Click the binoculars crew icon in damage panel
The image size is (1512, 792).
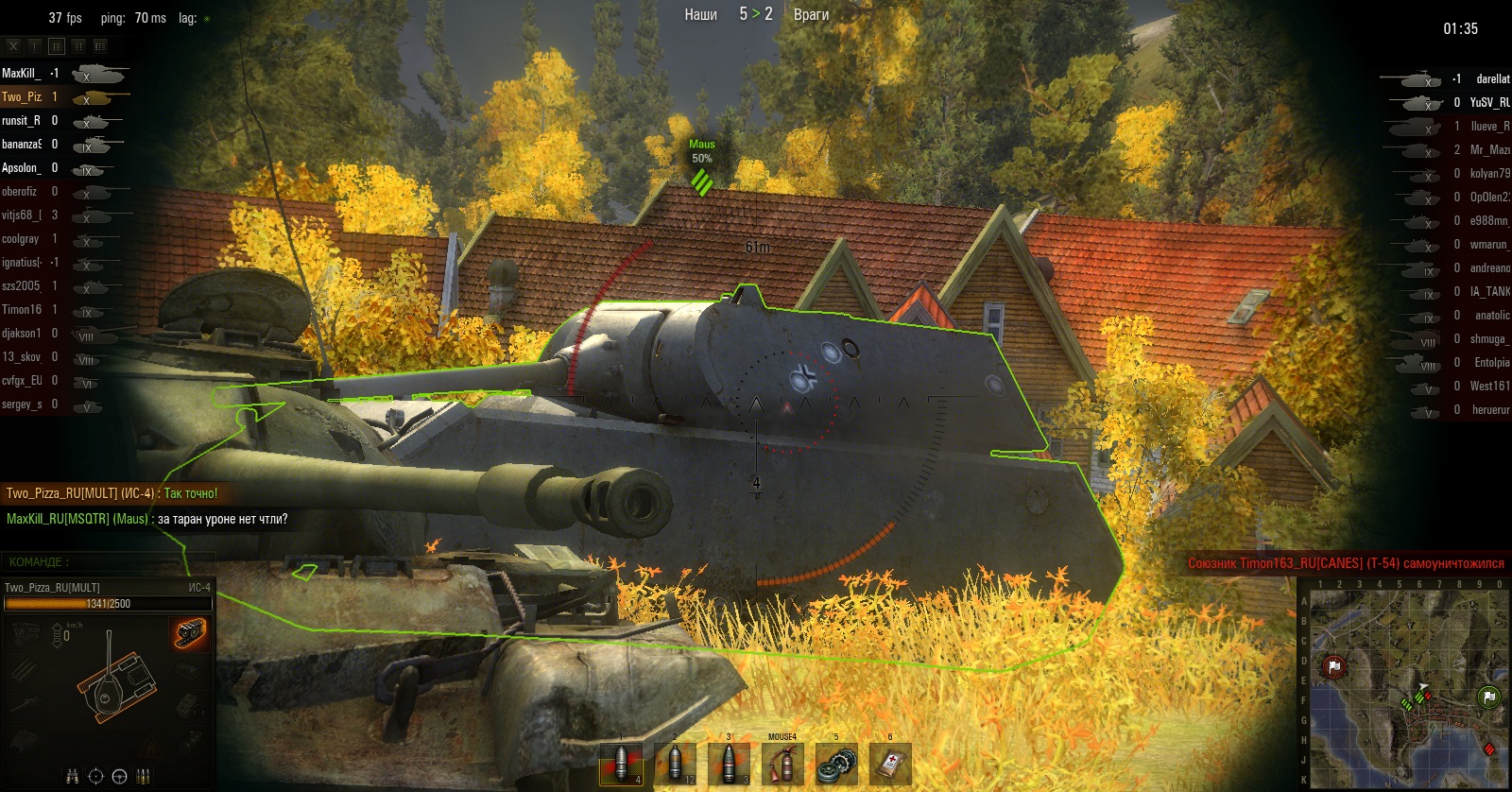[72, 777]
